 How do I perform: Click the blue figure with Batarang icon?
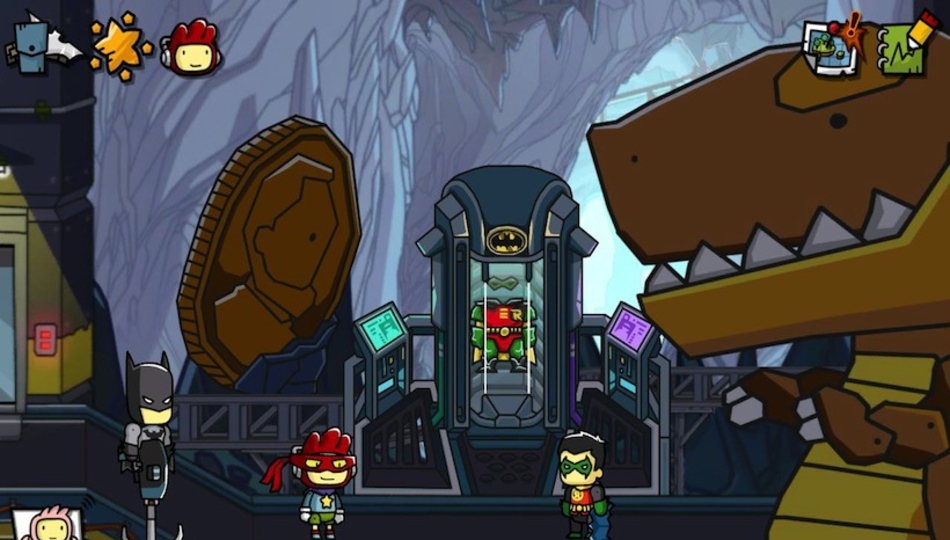[x=42, y=44]
